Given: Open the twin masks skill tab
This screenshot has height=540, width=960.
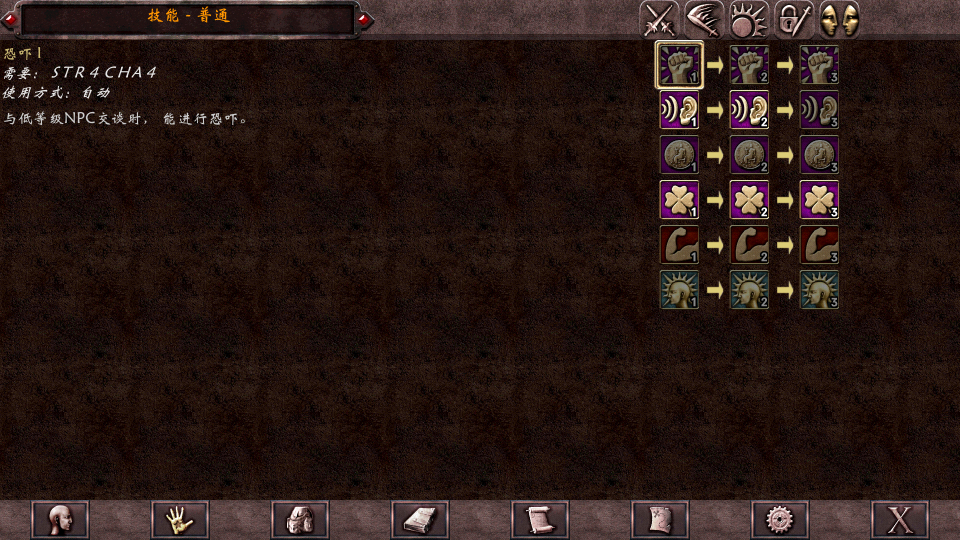Looking at the screenshot, I should (x=839, y=20).
